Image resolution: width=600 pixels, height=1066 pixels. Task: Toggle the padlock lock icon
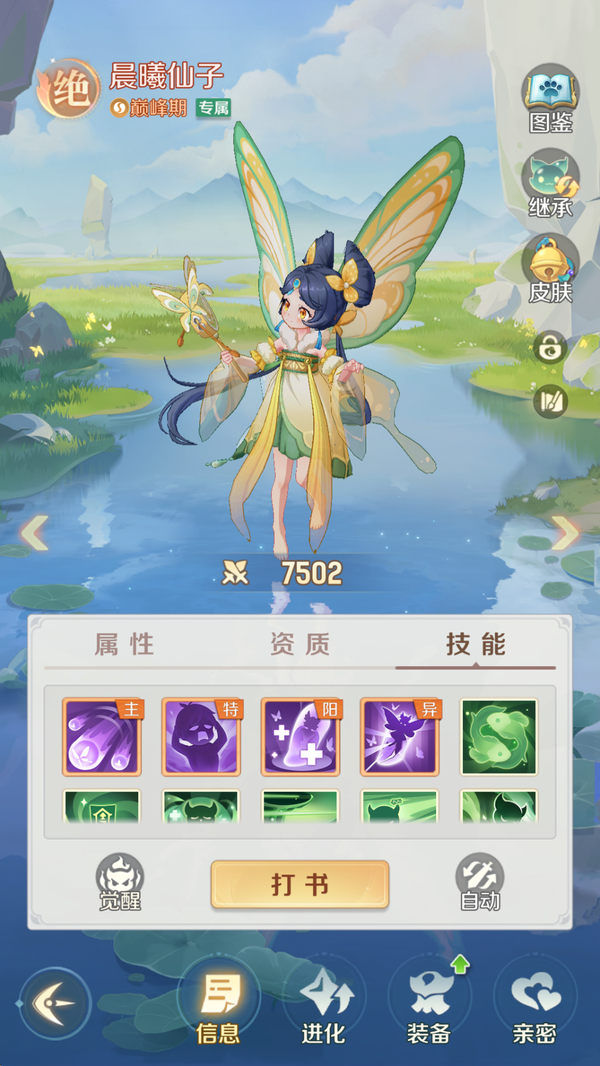tap(550, 348)
